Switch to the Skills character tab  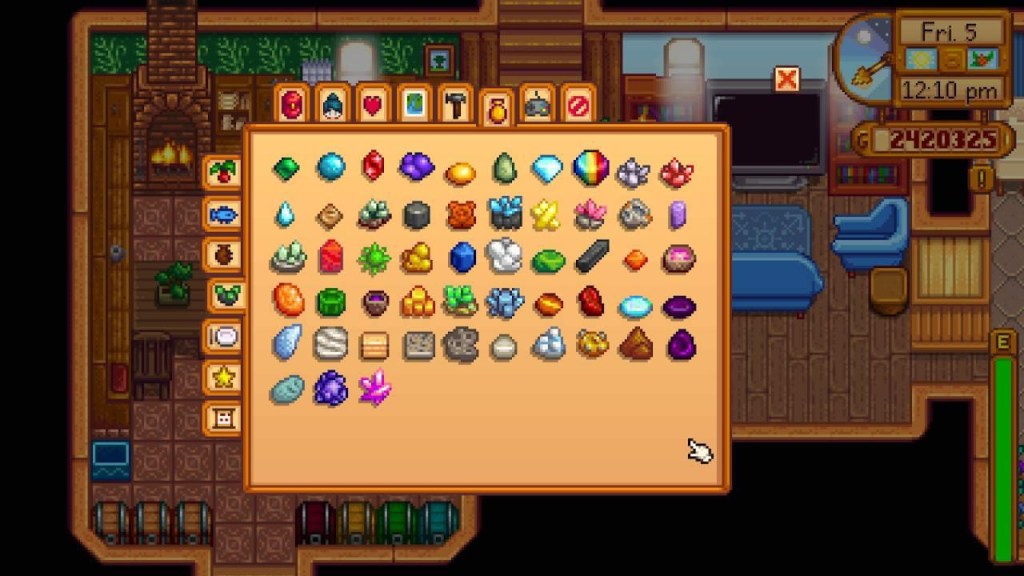332,104
